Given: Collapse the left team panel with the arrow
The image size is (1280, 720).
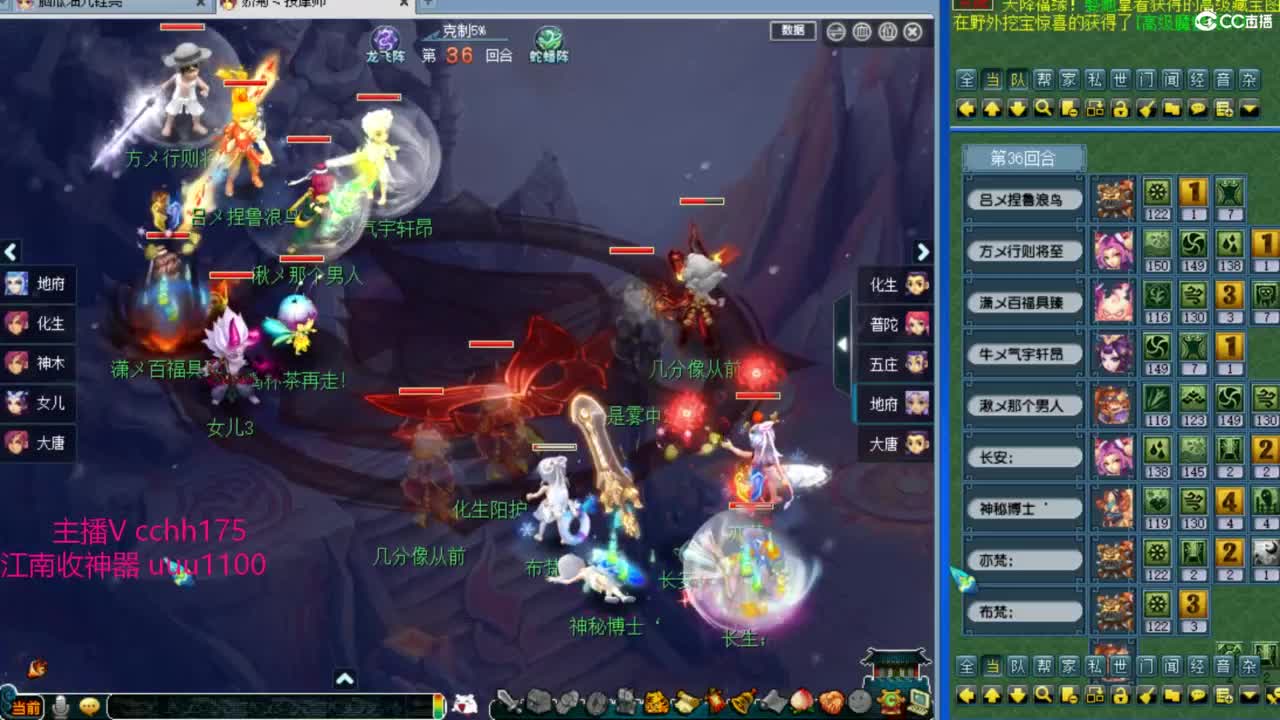Looking at the screenshot, I should click(10, 252).
